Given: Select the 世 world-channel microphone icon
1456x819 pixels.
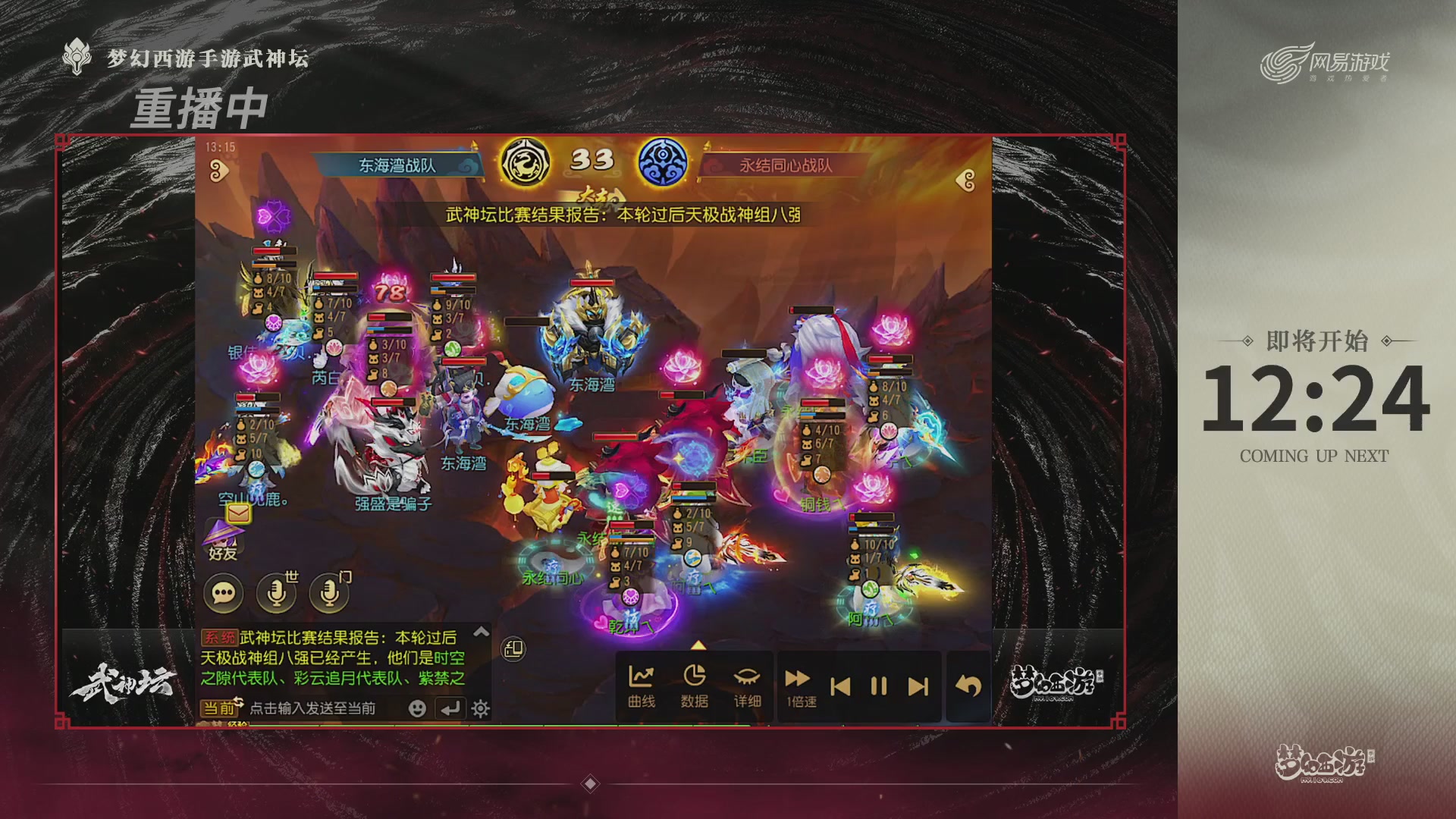Looking at the screenshot, I should pyautogui.click(x=275, y=592).
